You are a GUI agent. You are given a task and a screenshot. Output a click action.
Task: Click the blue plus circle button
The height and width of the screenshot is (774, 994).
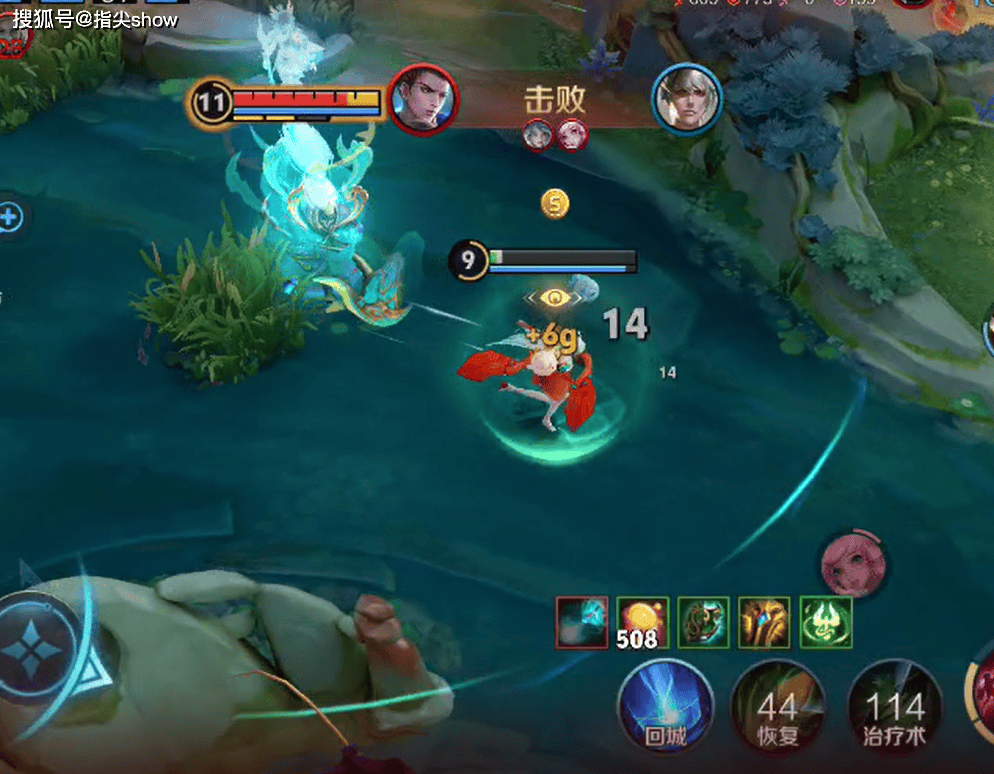pyautogui.click(x=10, y=217)
